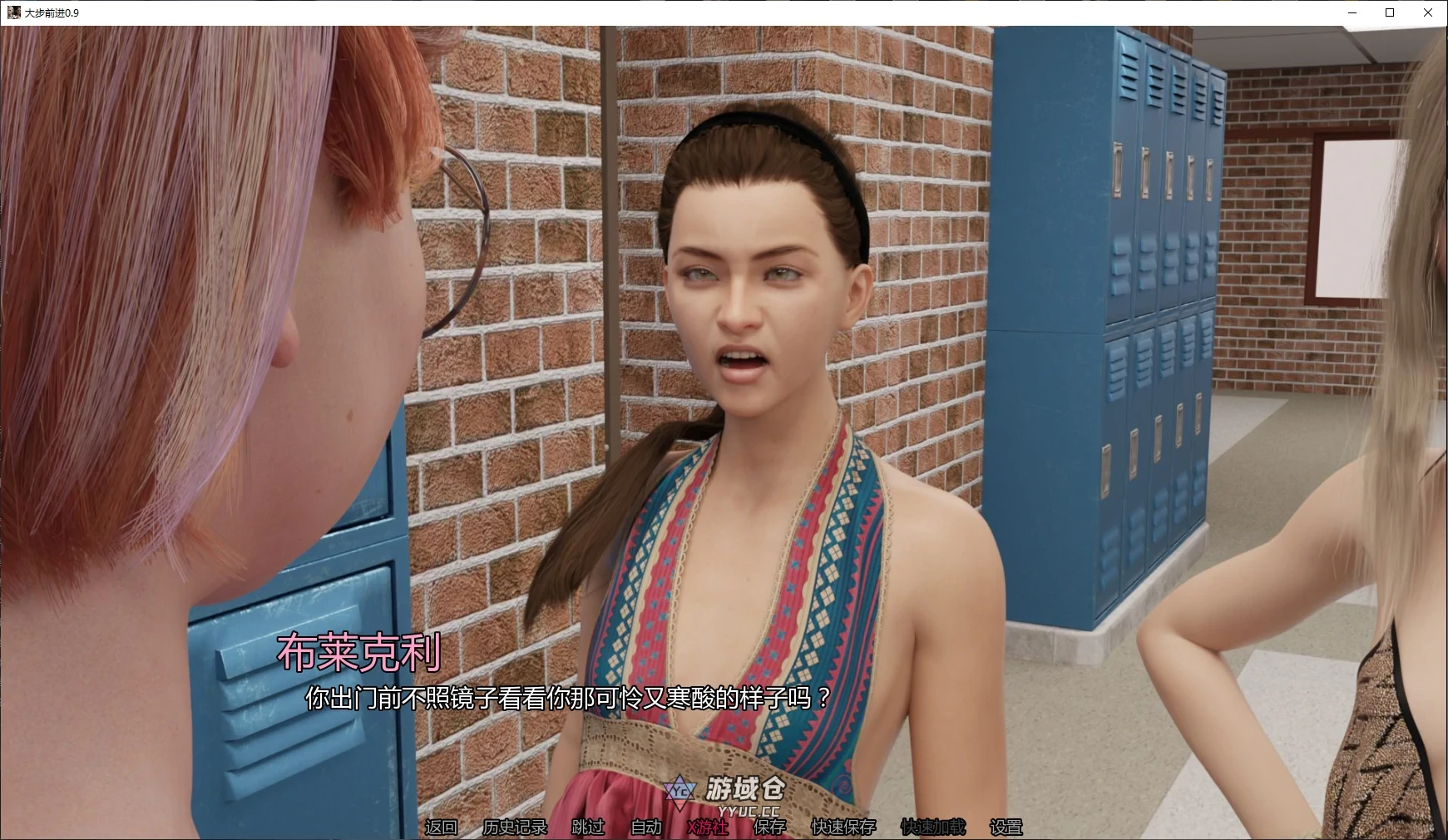Image resolution: width=1448 pixels, height=840 pixels.
Task: Click the title bar text 大步前进0.9
Action: pyautogui.click(x=54, y=13)
